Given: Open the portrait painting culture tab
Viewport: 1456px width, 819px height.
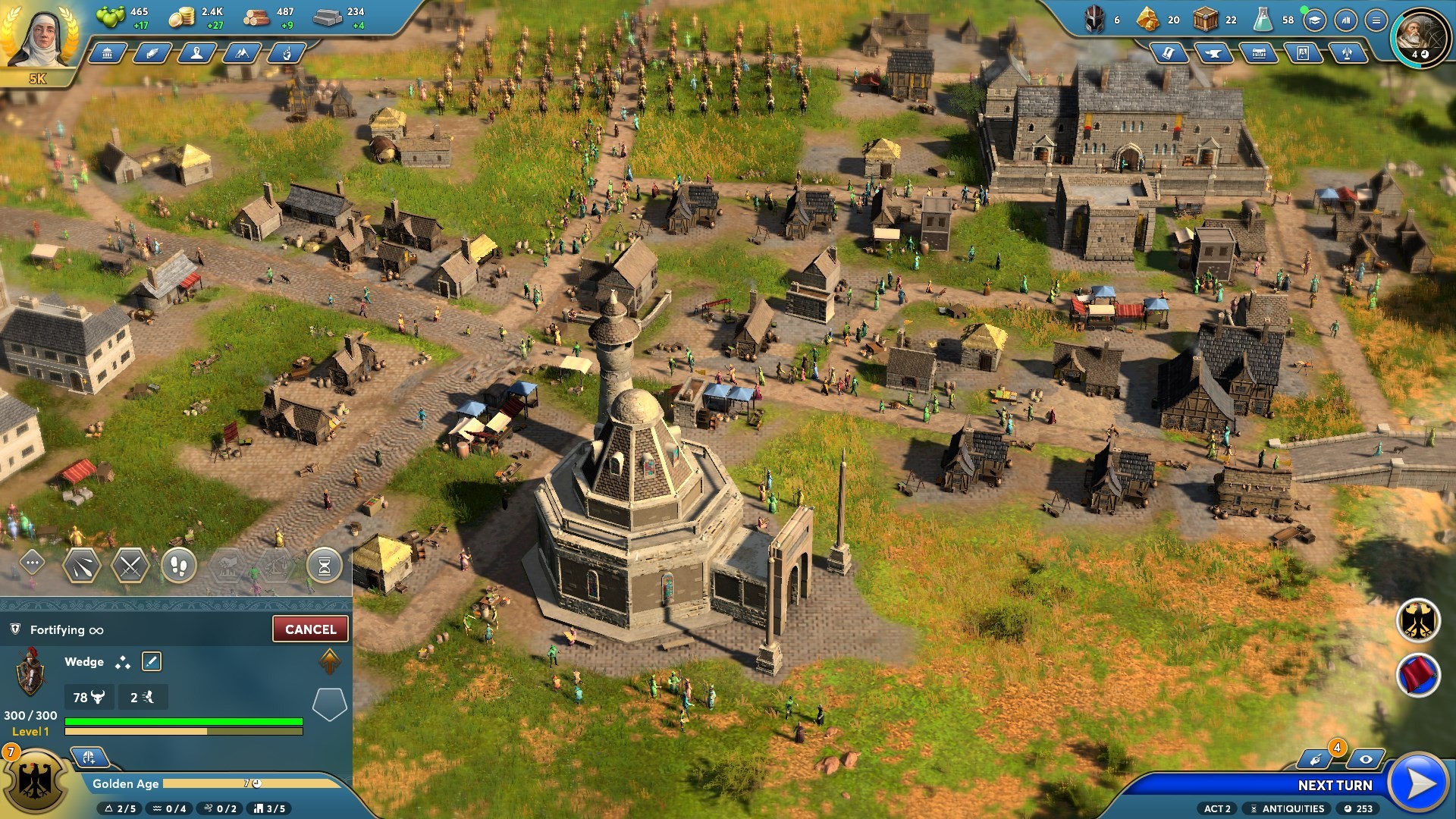Looking at the screenshot, I should pos(1303,53).
